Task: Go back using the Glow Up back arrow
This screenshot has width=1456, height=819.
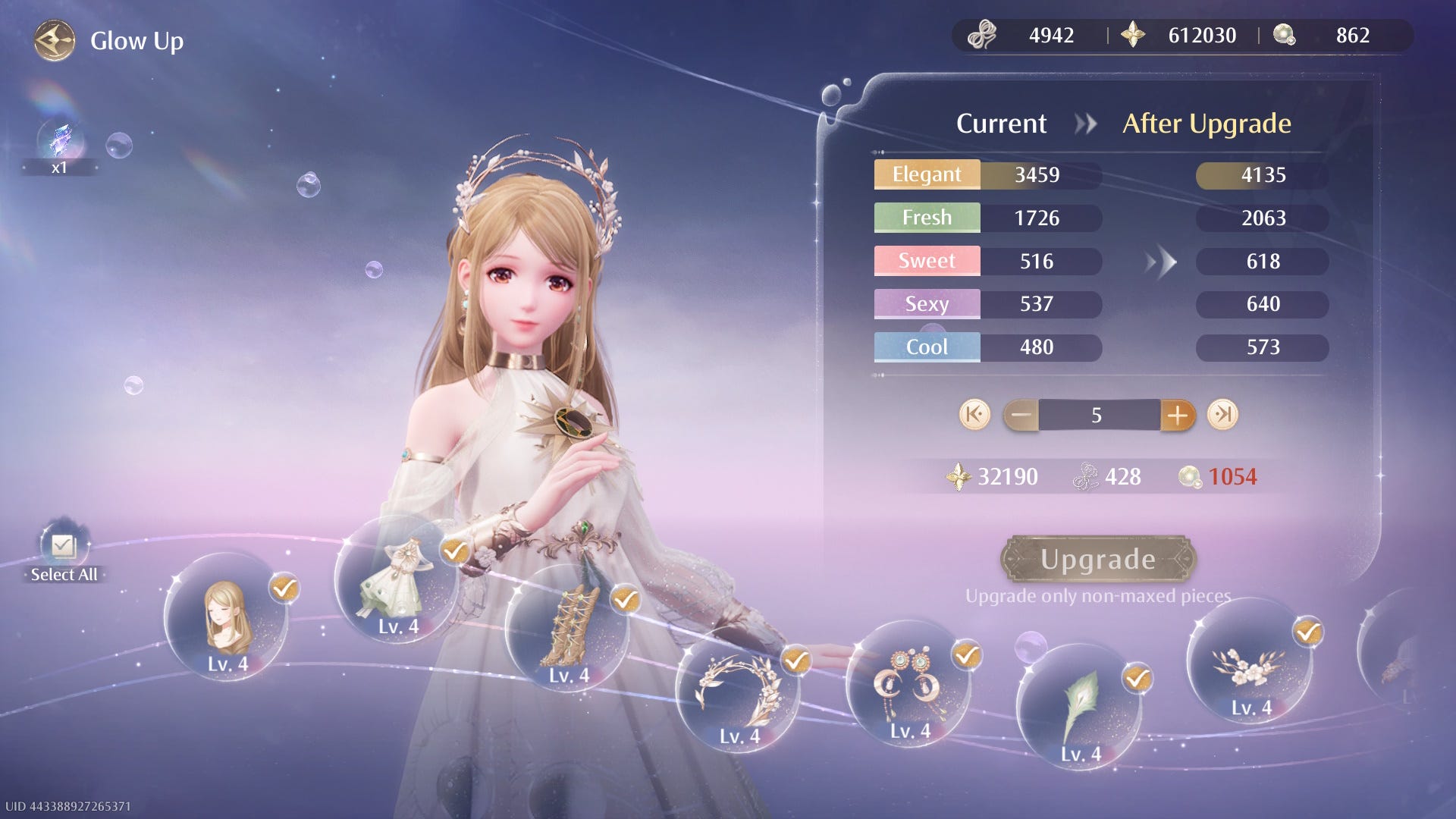Action: [55, 41]
